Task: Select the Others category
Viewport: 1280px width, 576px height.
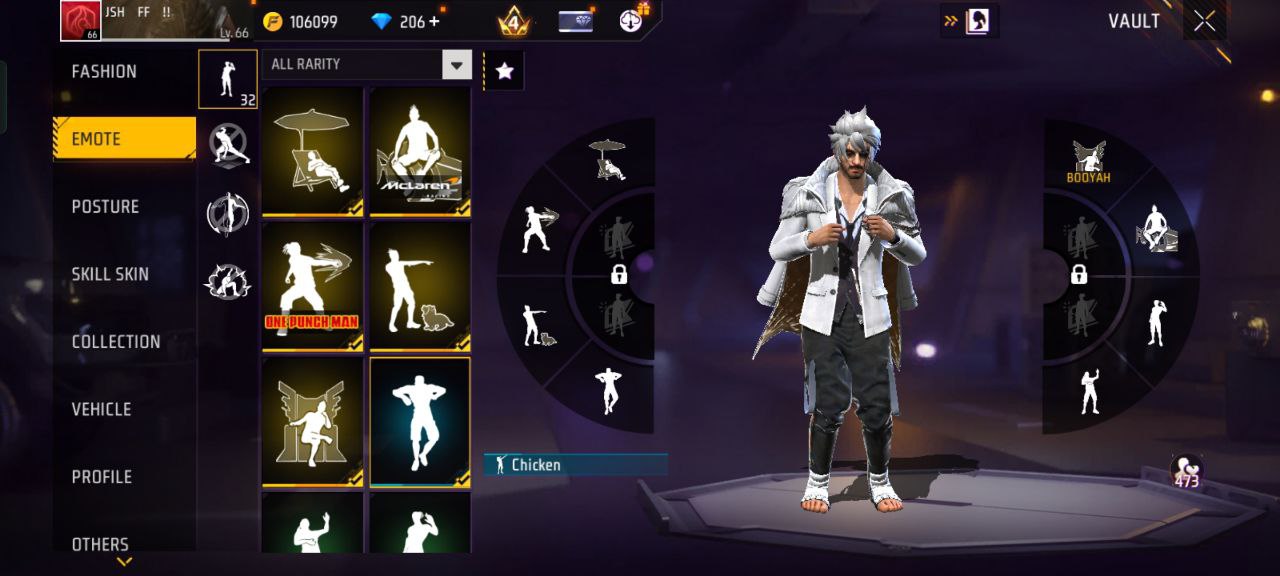Action: [100, 544]
